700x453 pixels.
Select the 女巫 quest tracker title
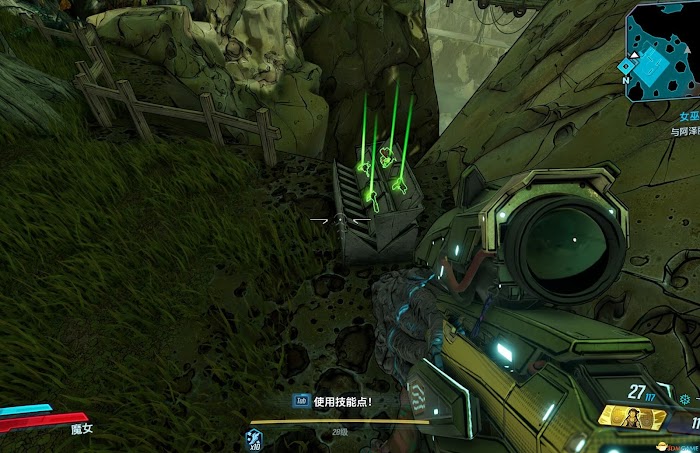pyautogui.click(x=687, y=117)
